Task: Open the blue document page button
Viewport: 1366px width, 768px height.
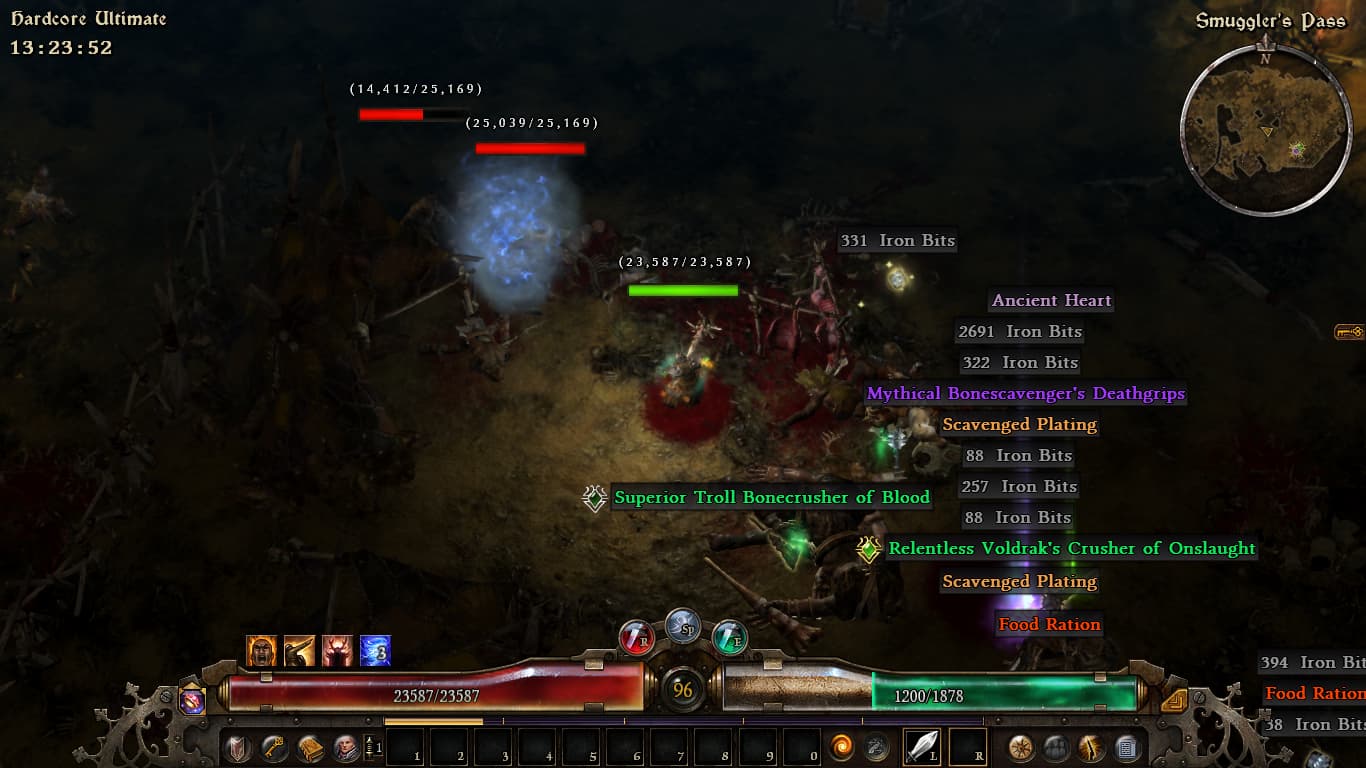Action: (x=1126, y=747)
